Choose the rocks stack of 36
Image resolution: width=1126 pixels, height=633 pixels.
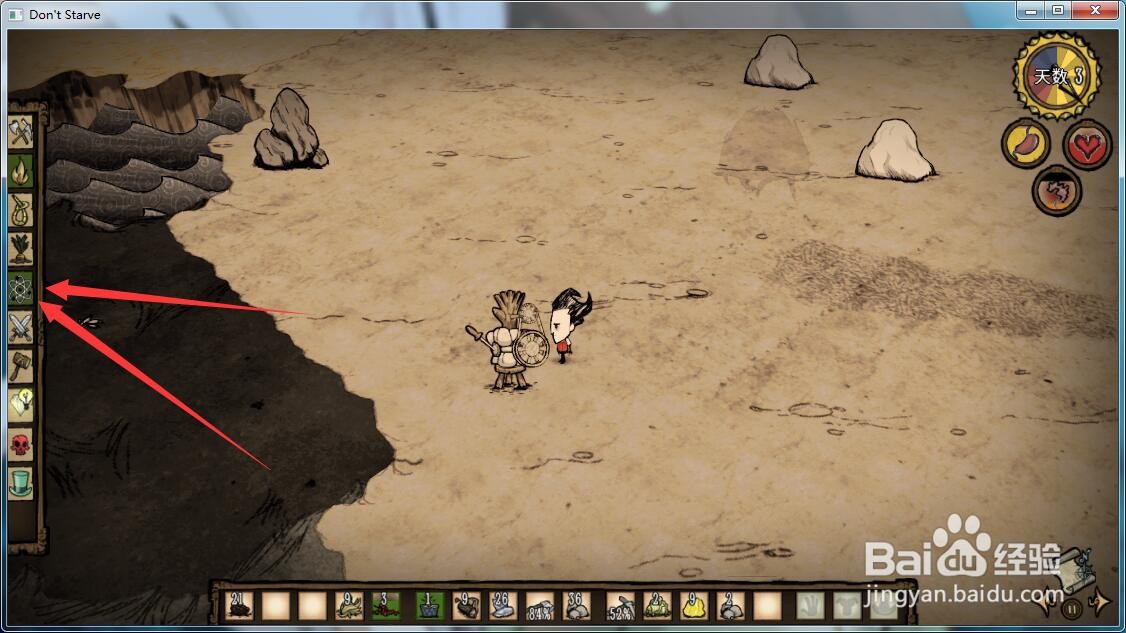[x=578, y=606]
